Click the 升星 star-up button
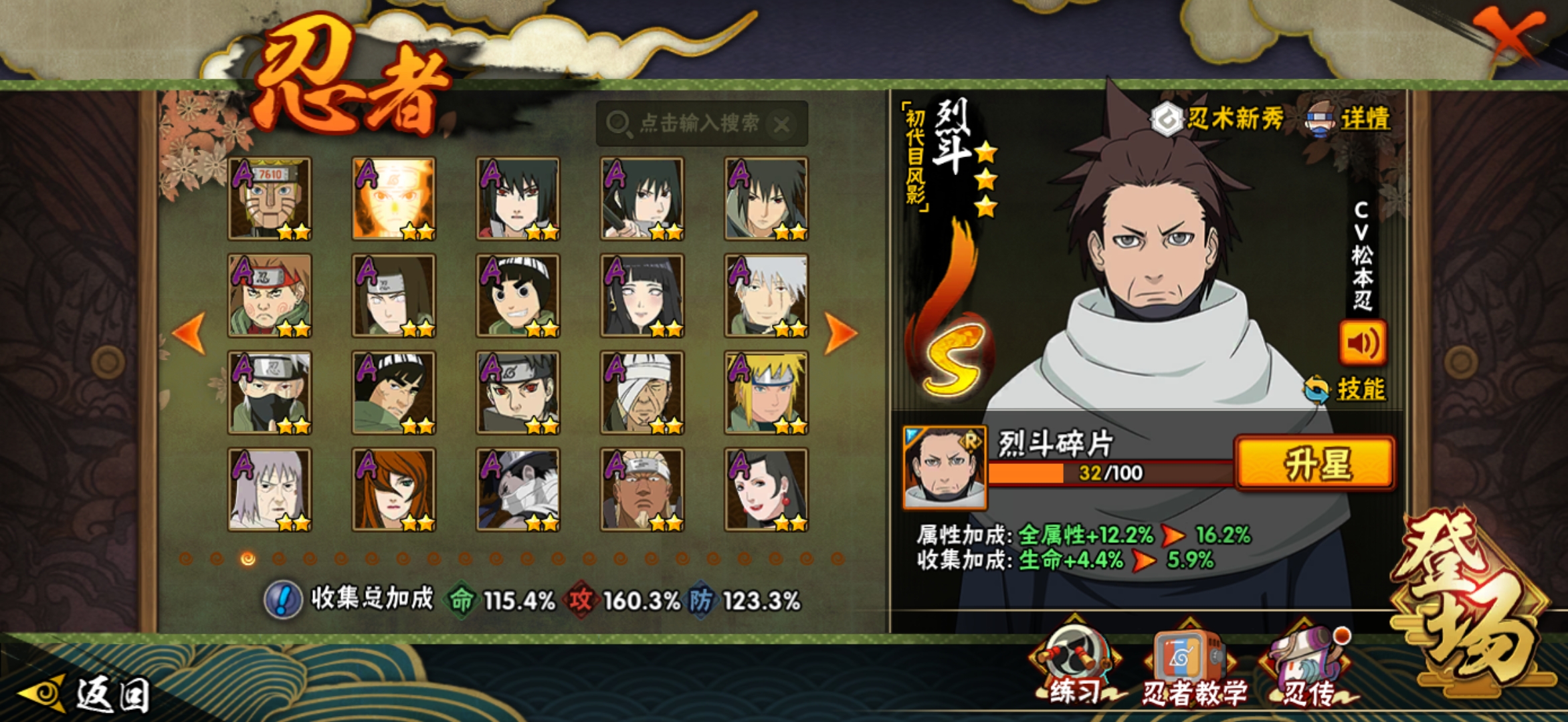 (x=1315, y=464)
